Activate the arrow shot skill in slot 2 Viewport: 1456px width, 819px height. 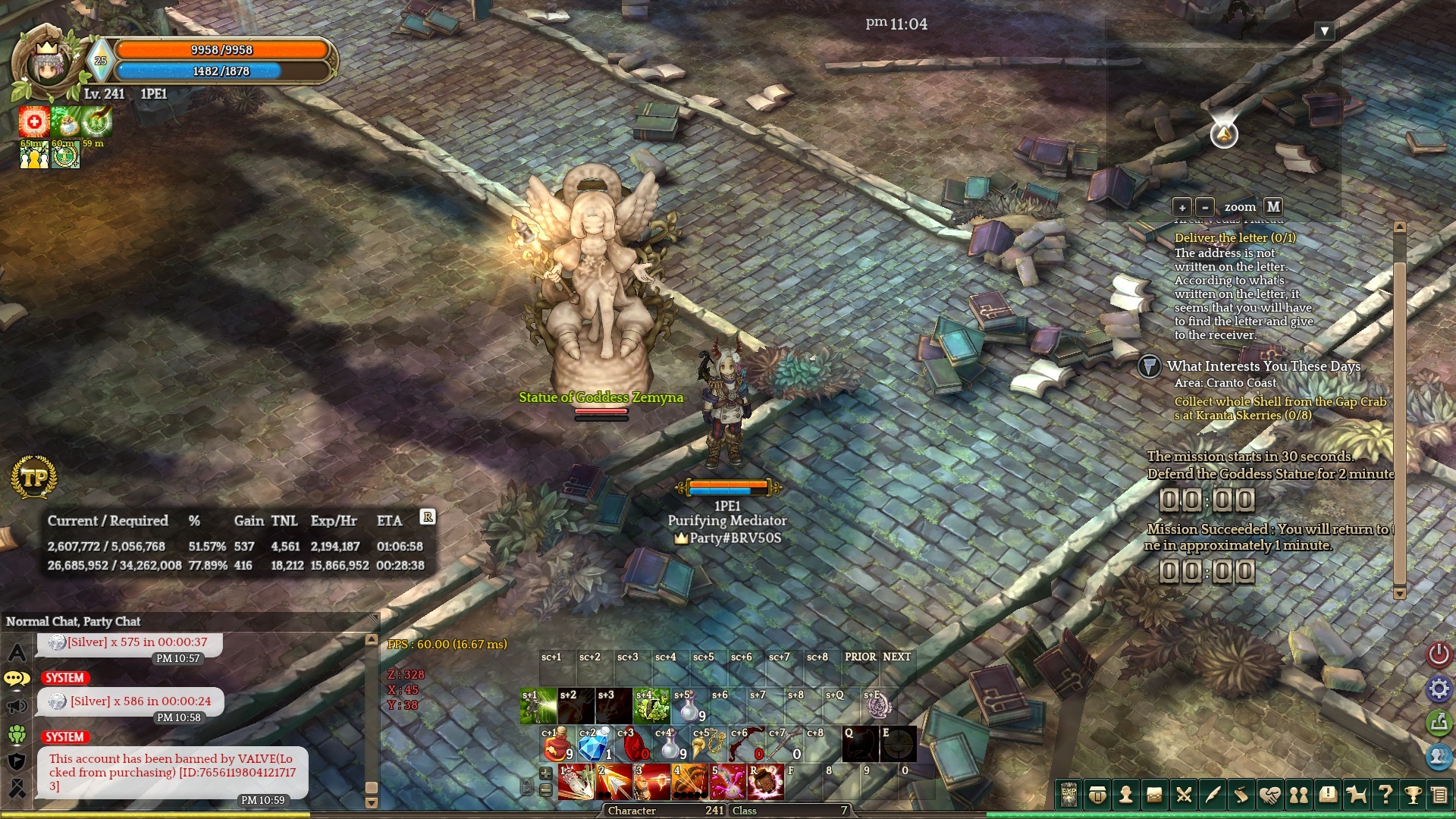[x=614, y=783]
